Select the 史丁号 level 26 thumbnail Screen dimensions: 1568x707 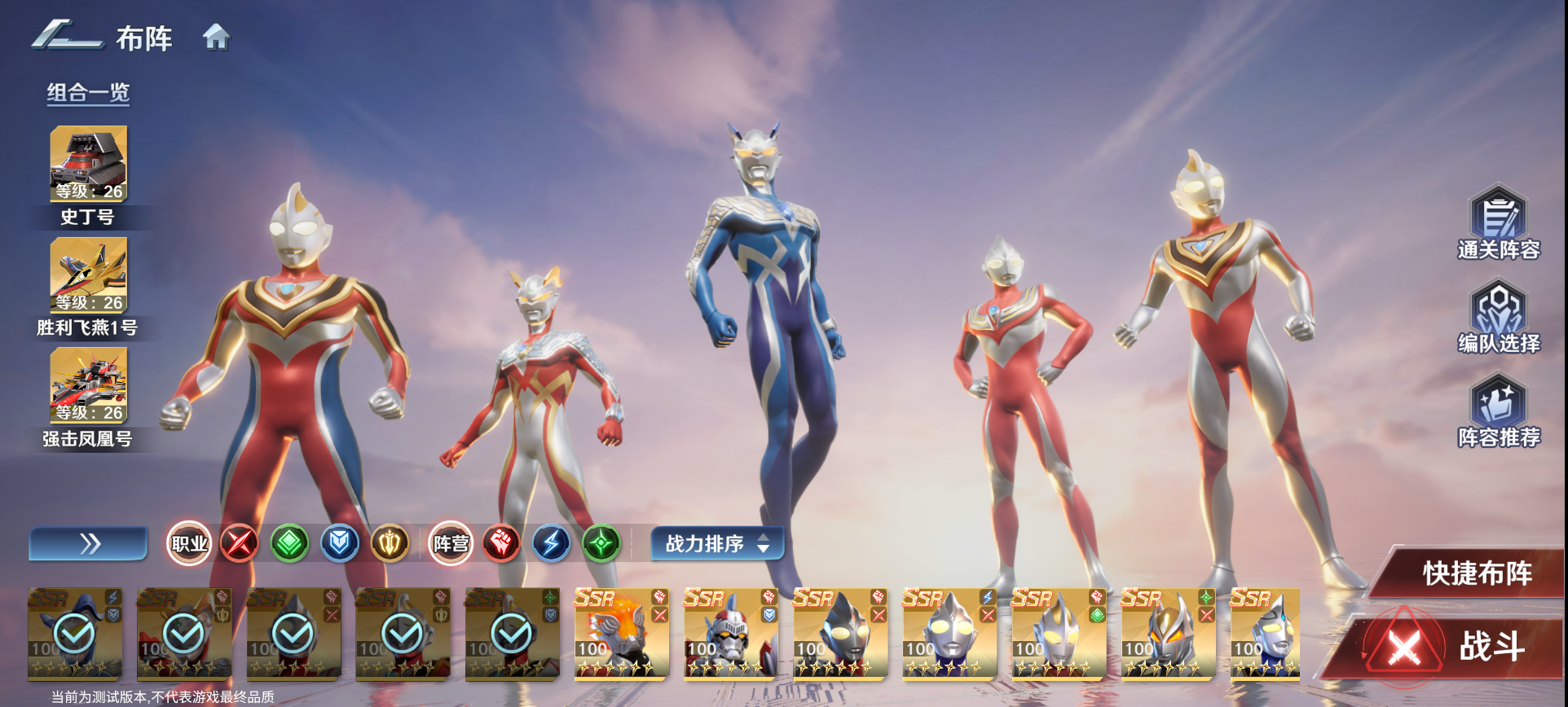[x=88, y=164]
